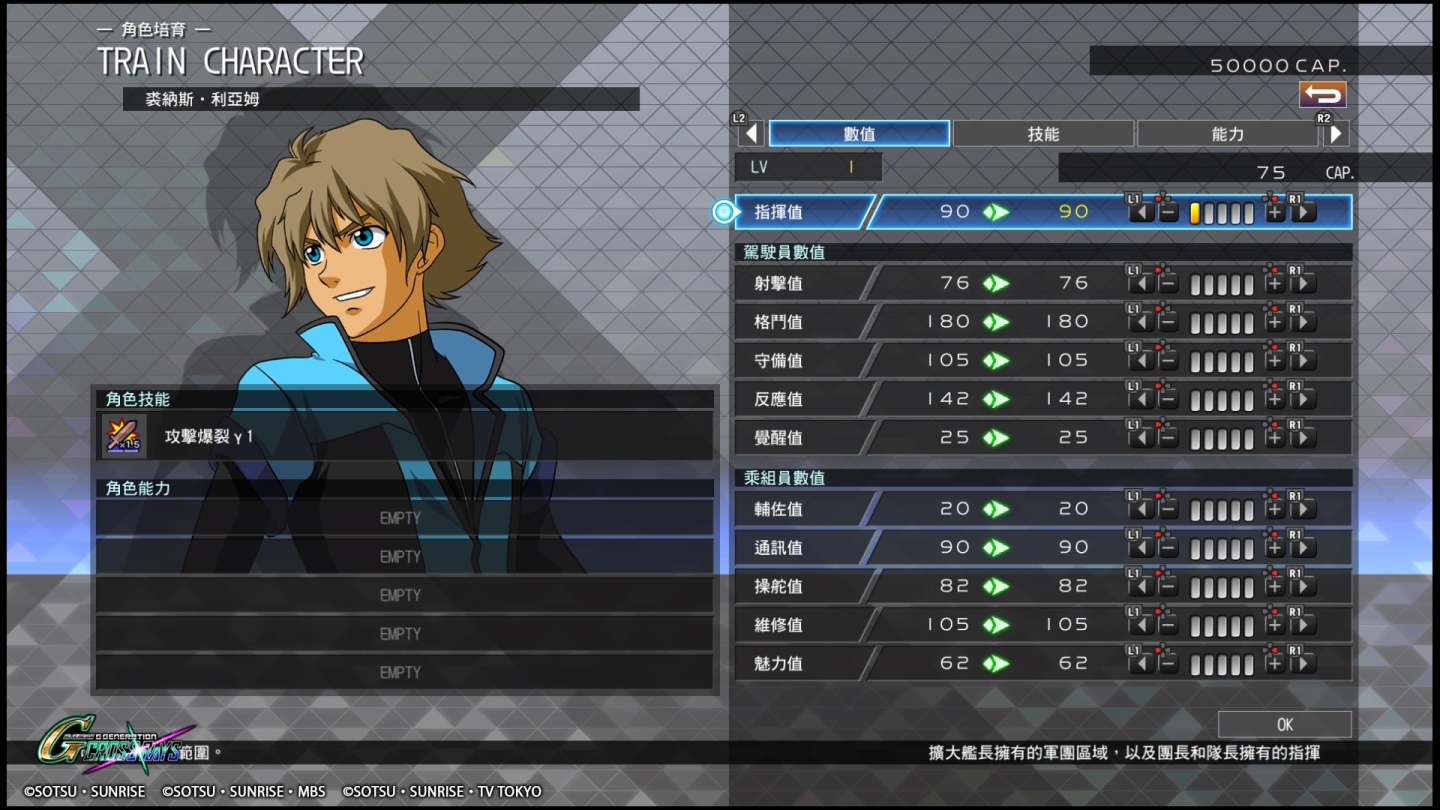
Task: Increase 維修值 using the plus button
Action: pos(1274,625)
